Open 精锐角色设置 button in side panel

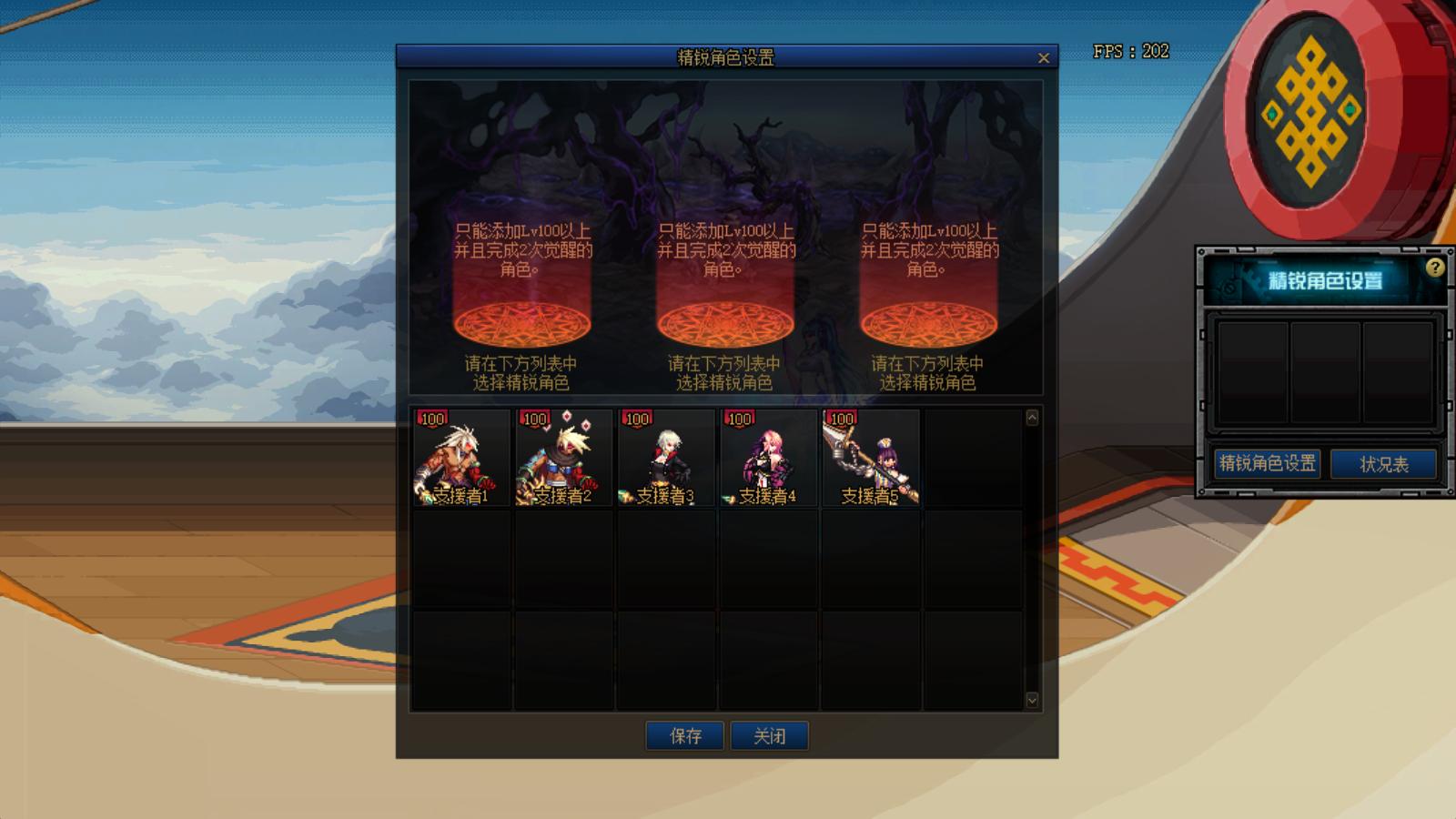point(1268,463)
